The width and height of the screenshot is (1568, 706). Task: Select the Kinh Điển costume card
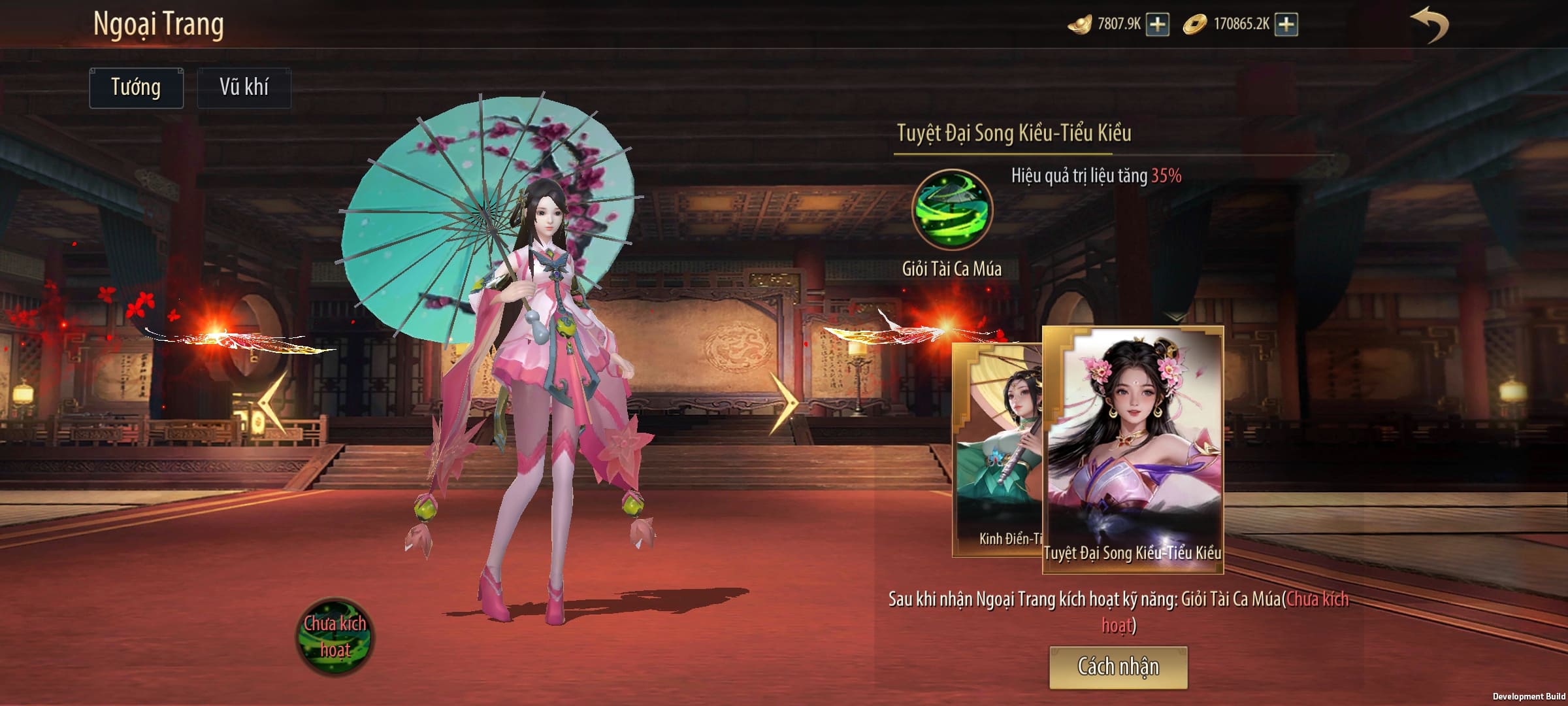997,451
